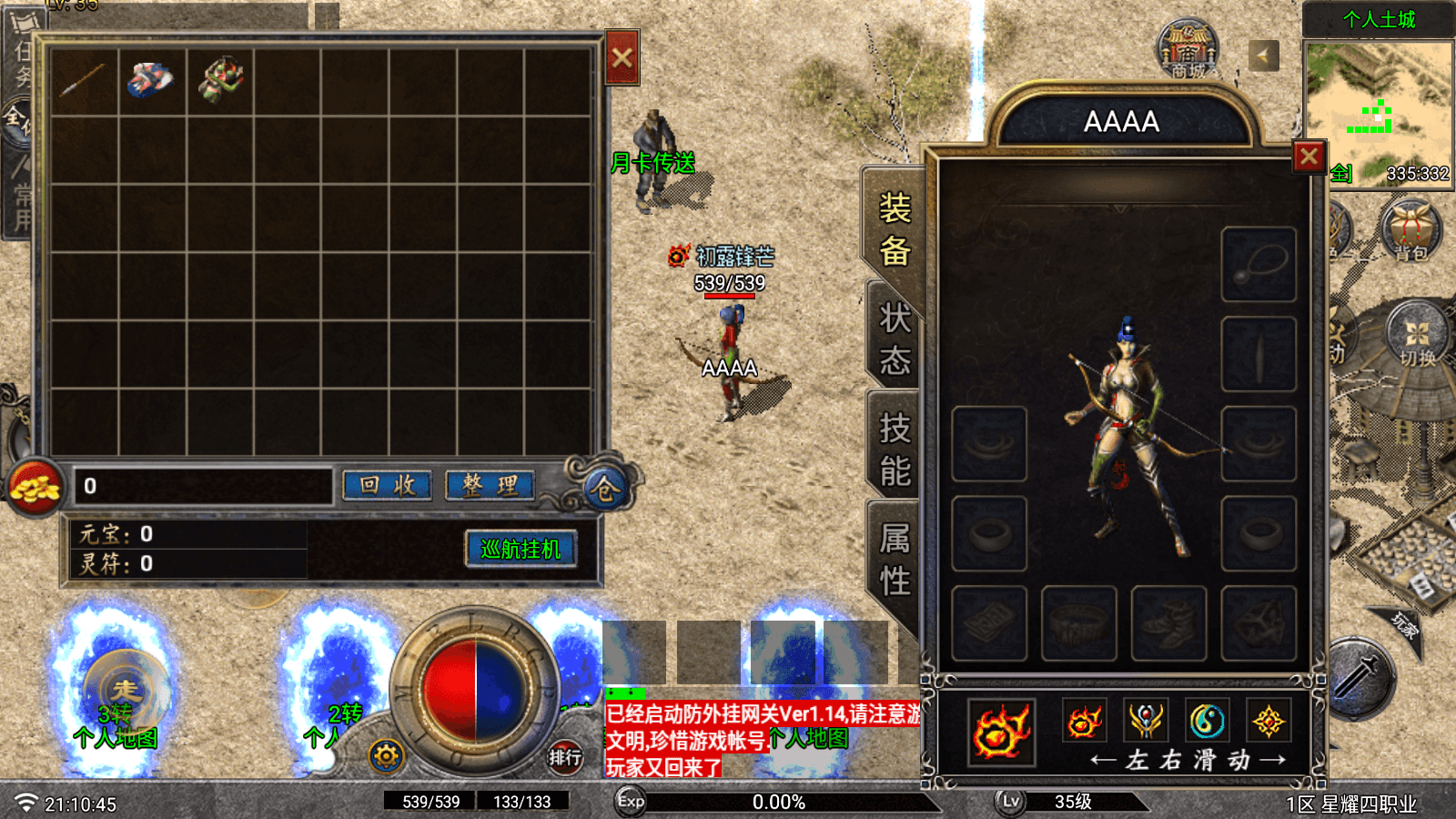The height and width of the screenshot is (819, 1456).
Task: Click the minimap of 个人土城
Action: click(x=1378, y=109)
